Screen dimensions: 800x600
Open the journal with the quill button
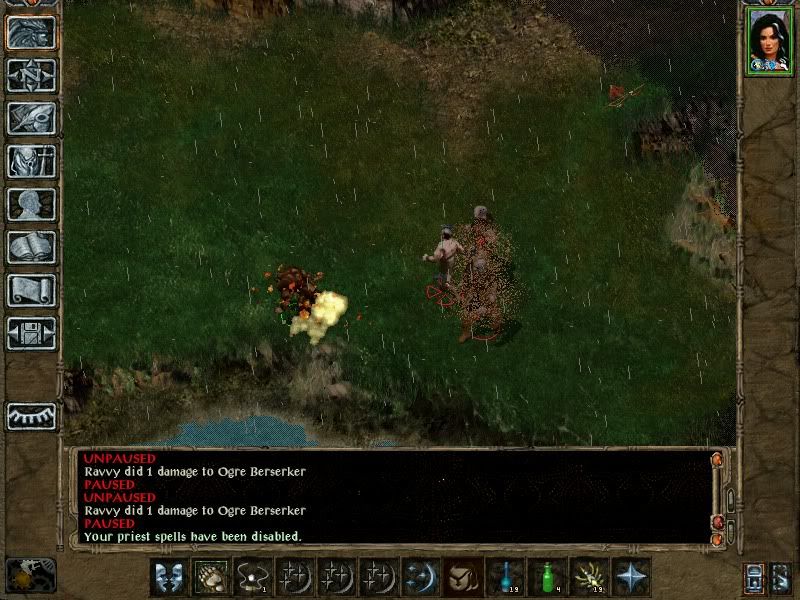pyautogui.click(x=31, y=118)
